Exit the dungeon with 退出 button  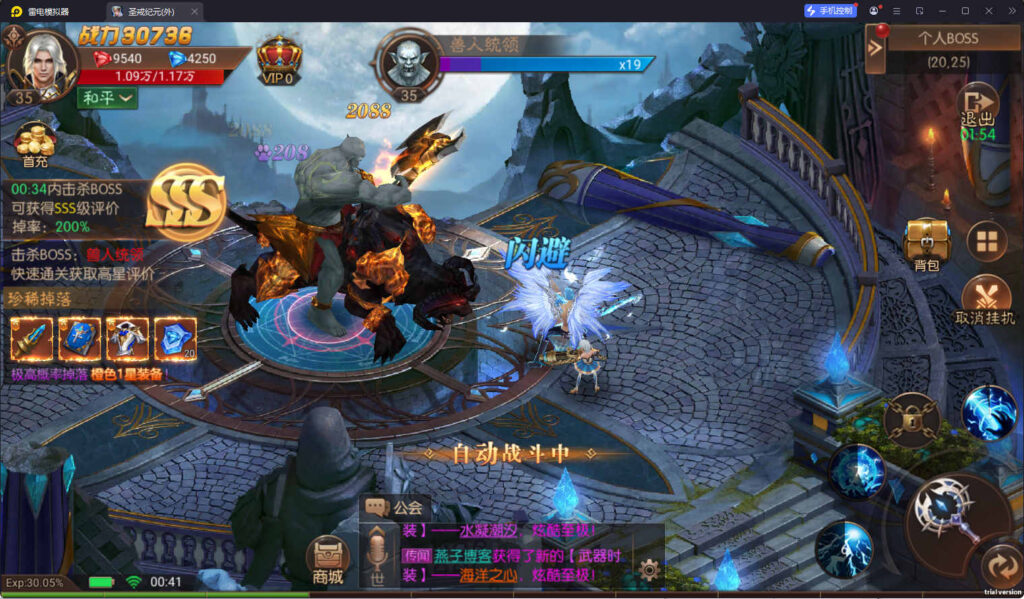point(977,110)
